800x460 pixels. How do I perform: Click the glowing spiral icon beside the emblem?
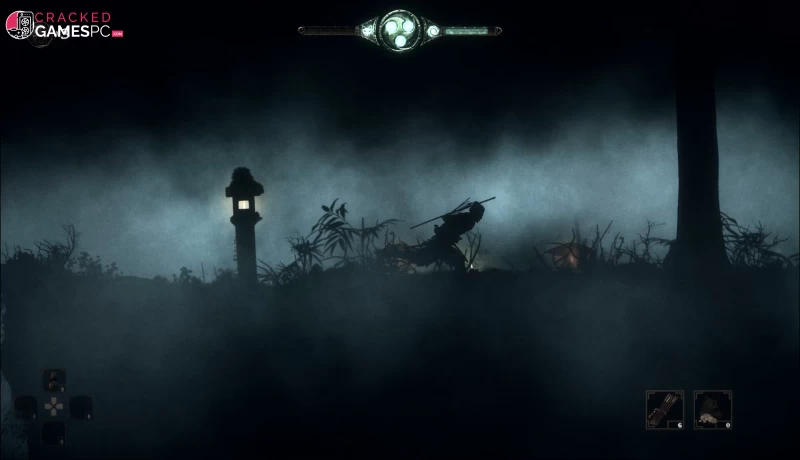[433, 31]
